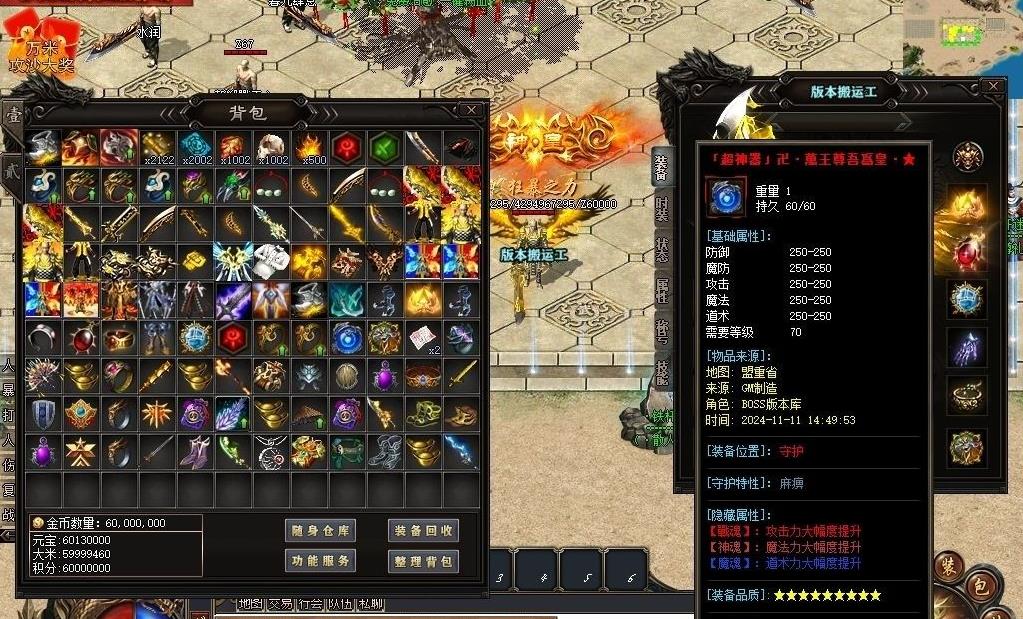Image resolution: width=1023 pixels, height=619 pixels.
Task: Select the red orb equipment slot
Action: [967, 252]
